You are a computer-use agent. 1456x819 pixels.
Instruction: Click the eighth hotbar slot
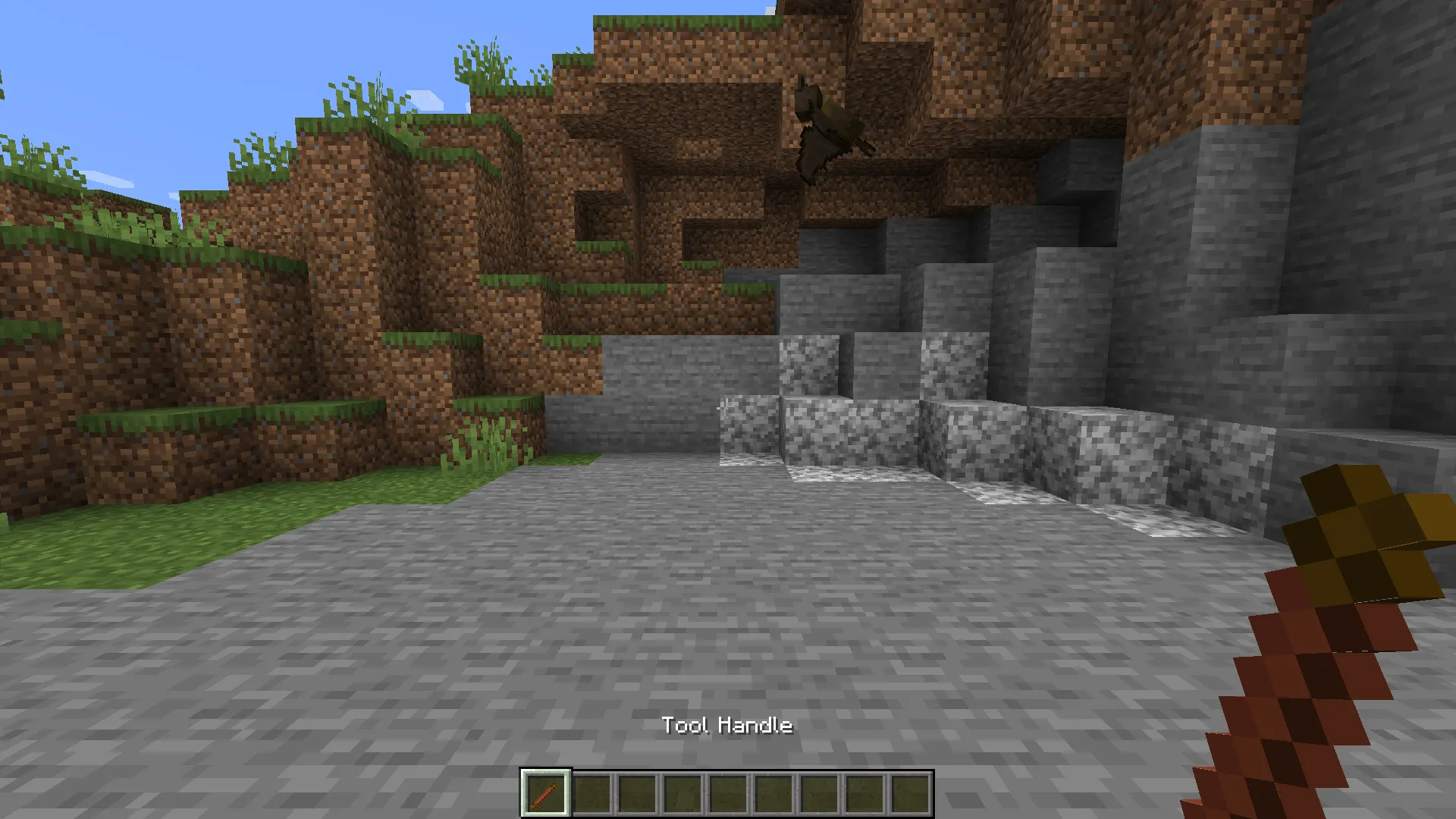(x=864, y=794)
